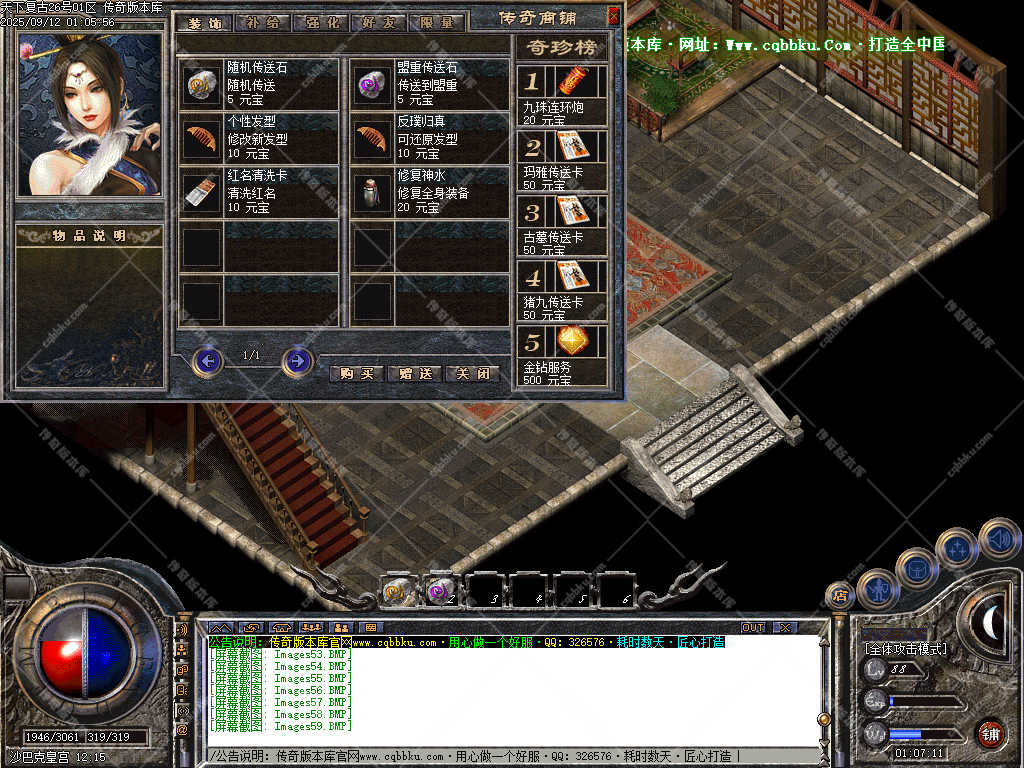Go to the next shop page arrow

tap(297, 360)
